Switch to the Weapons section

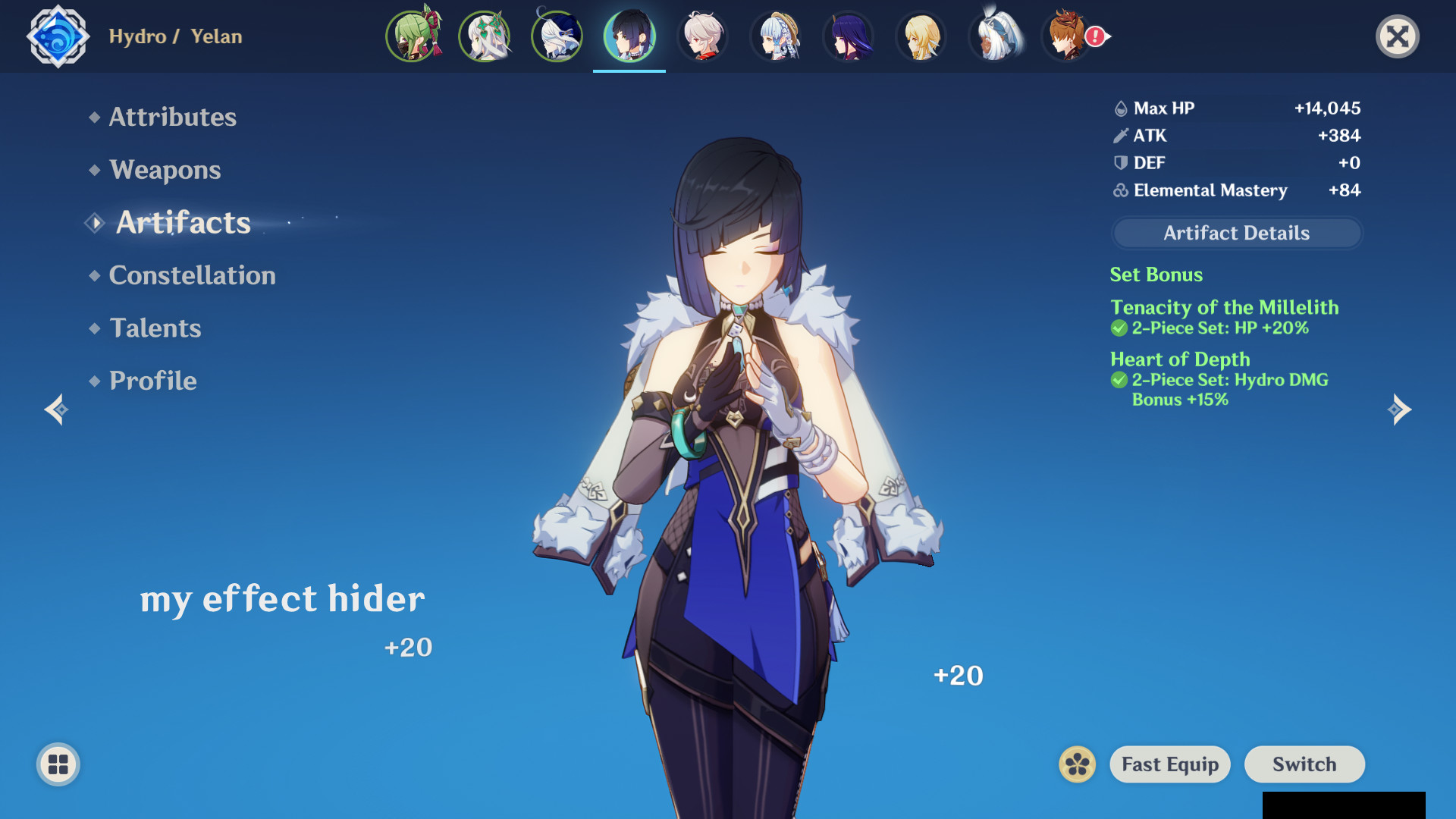(x=165, y=170)
